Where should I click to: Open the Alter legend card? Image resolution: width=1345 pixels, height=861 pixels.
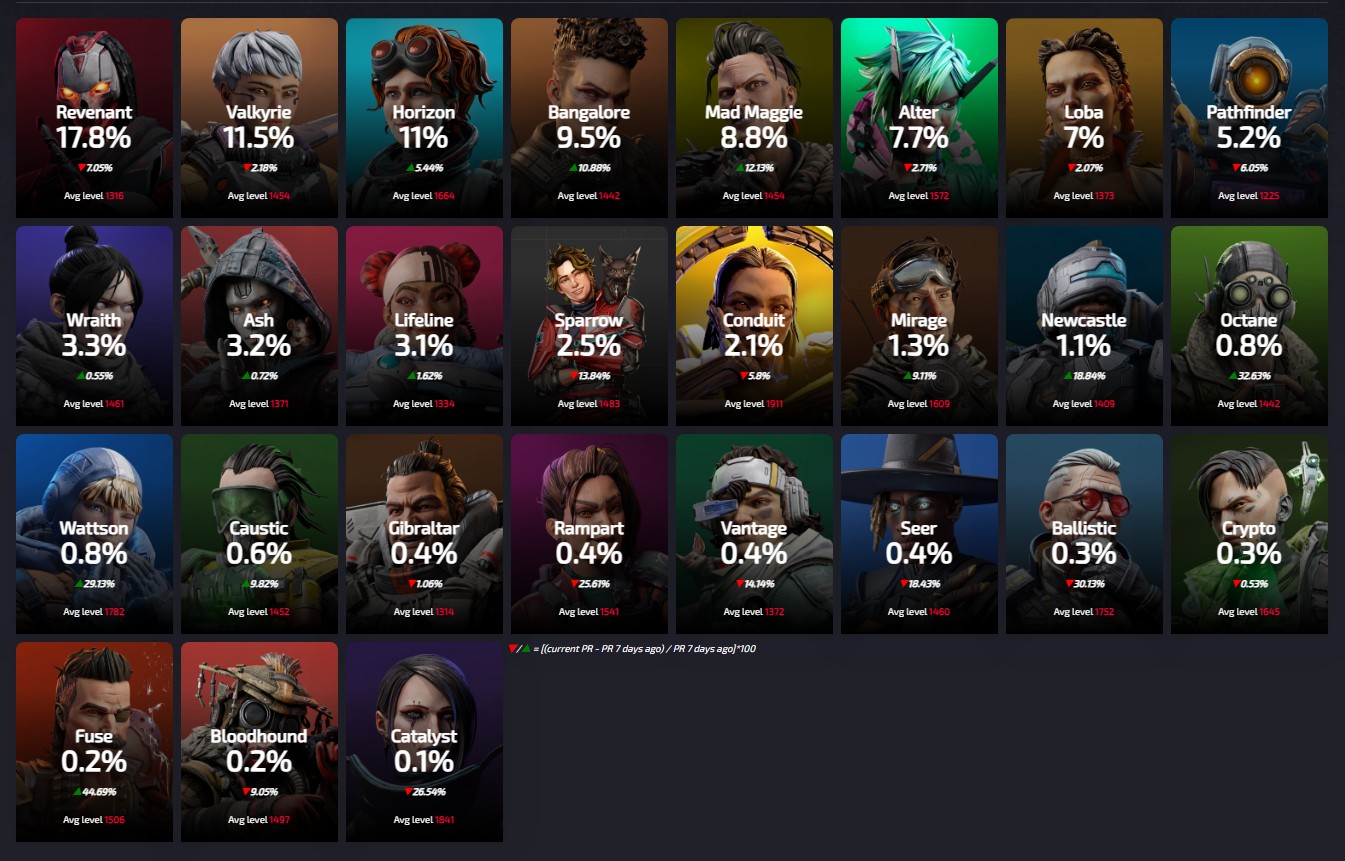[919, 118]
